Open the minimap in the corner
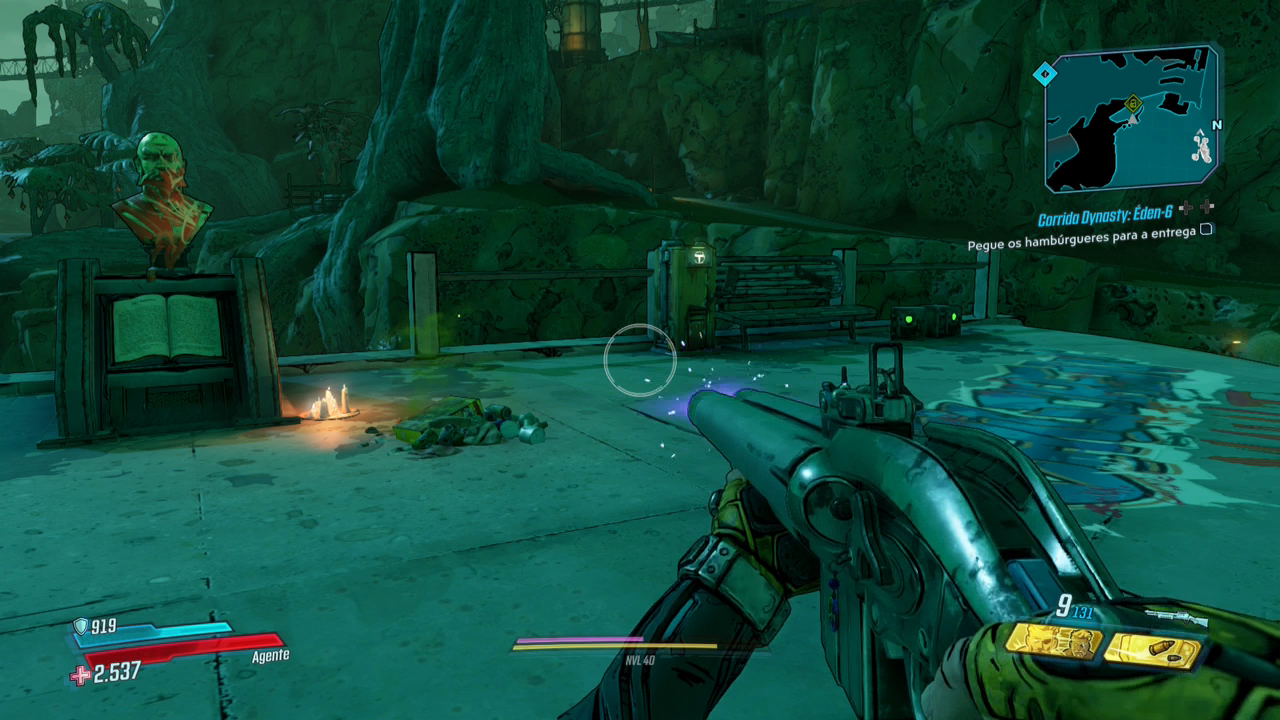The image size is (1280, 720). (1132, 120)
